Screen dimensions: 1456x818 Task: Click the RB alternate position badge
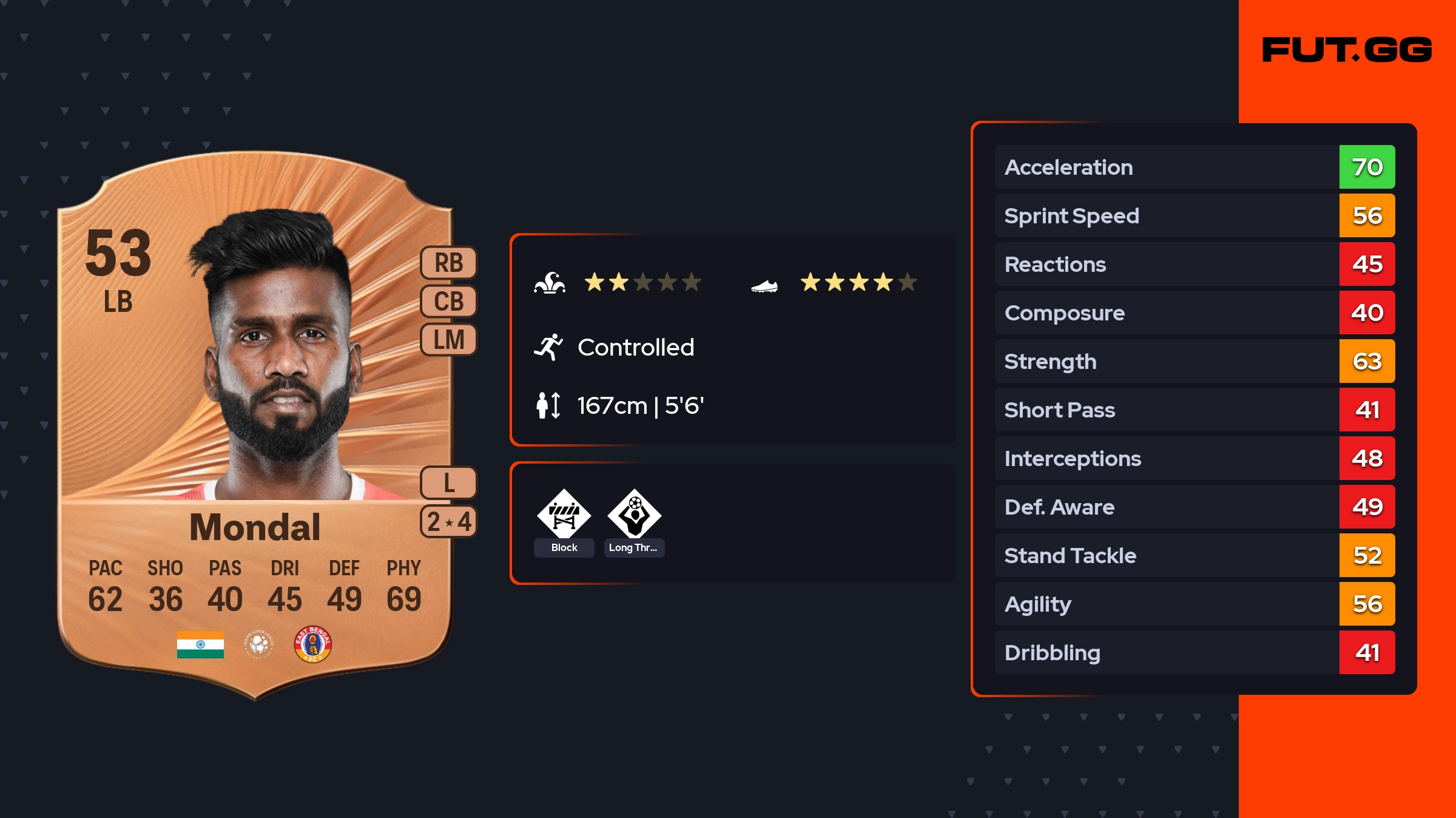(x=449, y=263)
